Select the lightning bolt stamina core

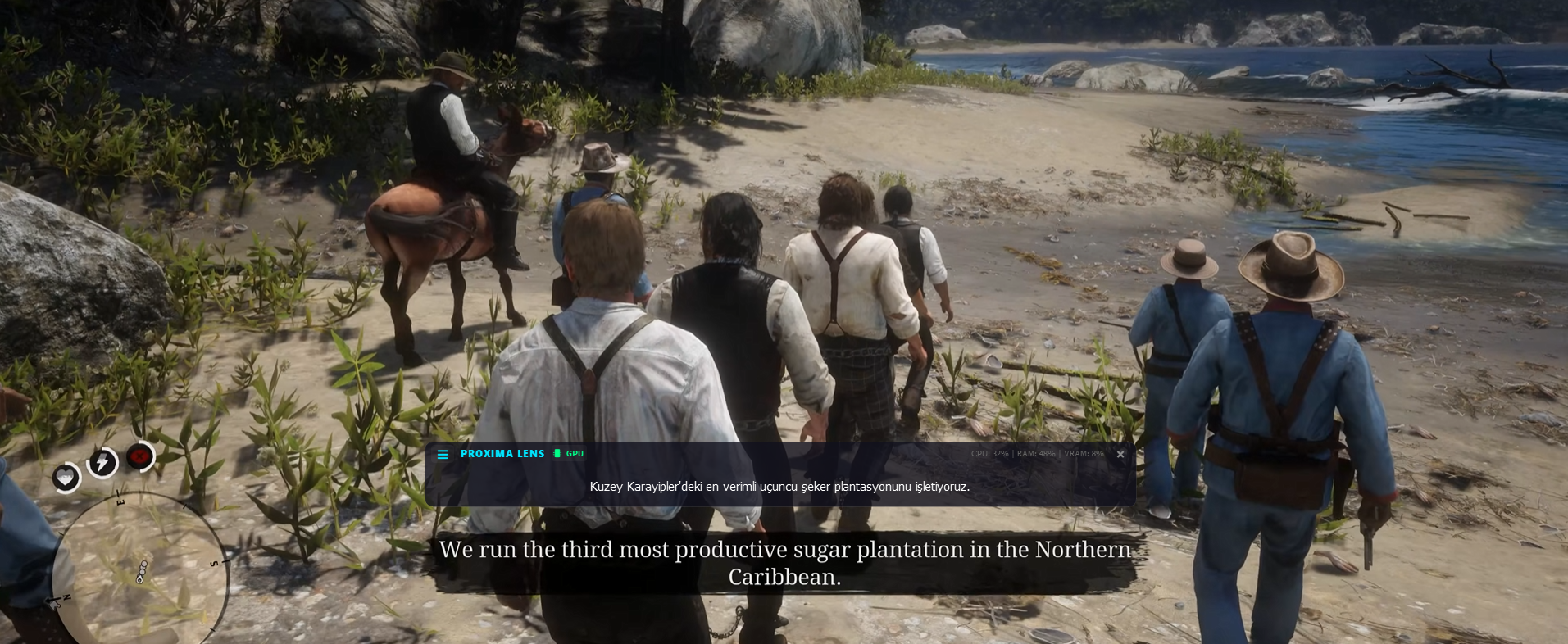[102, 463]
